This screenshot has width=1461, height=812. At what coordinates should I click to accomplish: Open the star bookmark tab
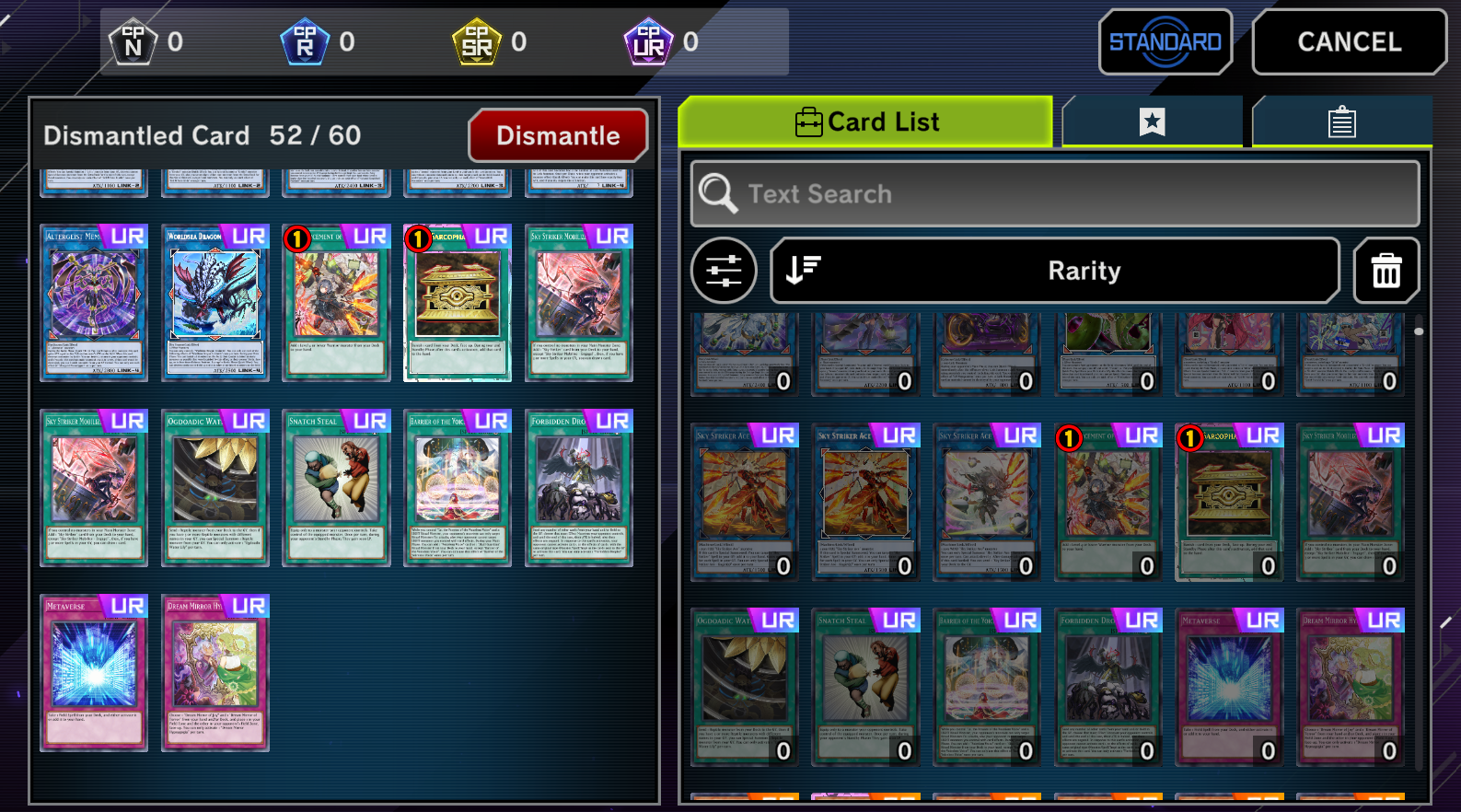pyautogui.click(x=1152, y=122)
